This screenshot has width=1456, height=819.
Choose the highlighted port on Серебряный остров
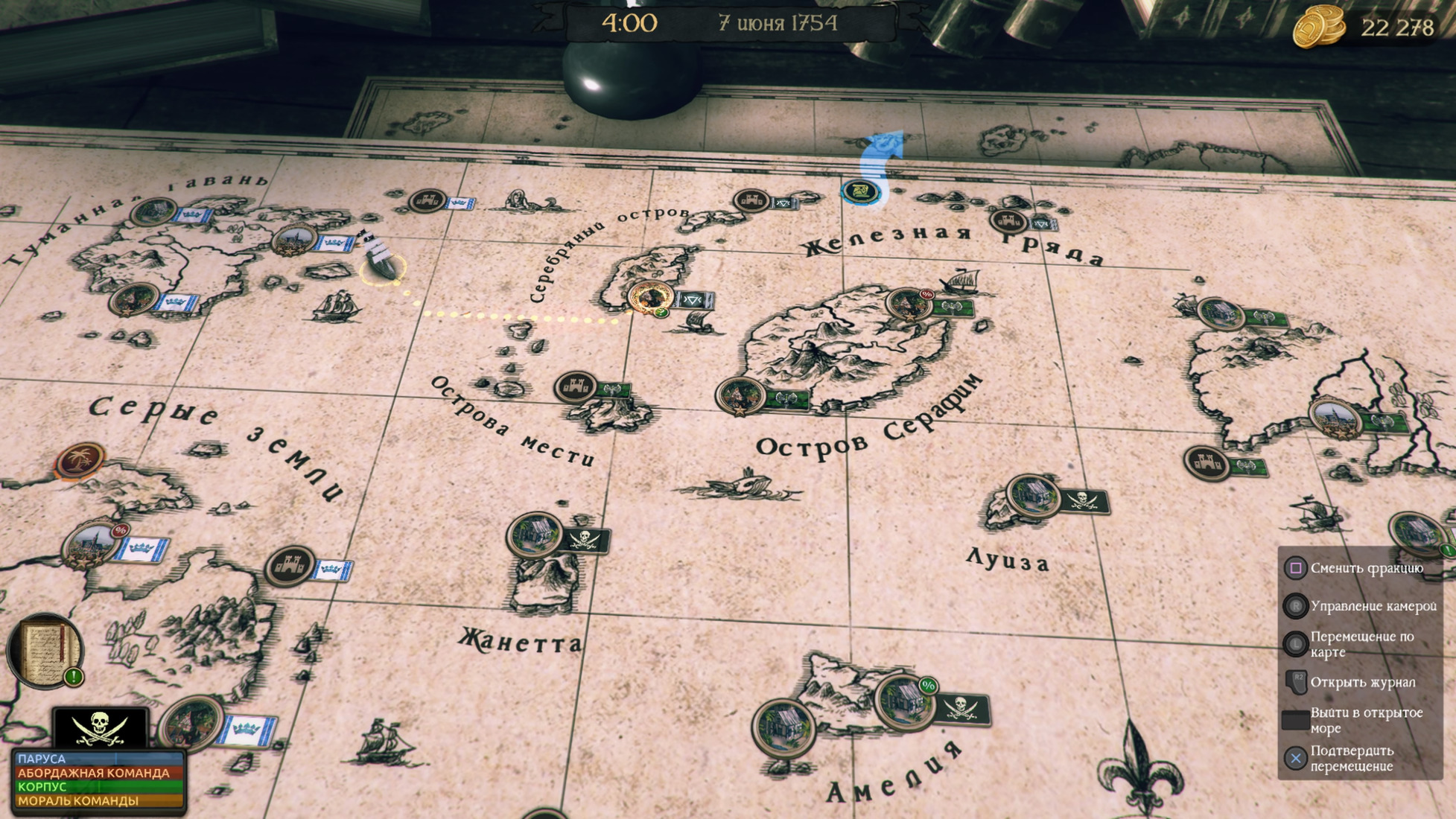coord(650,297)
